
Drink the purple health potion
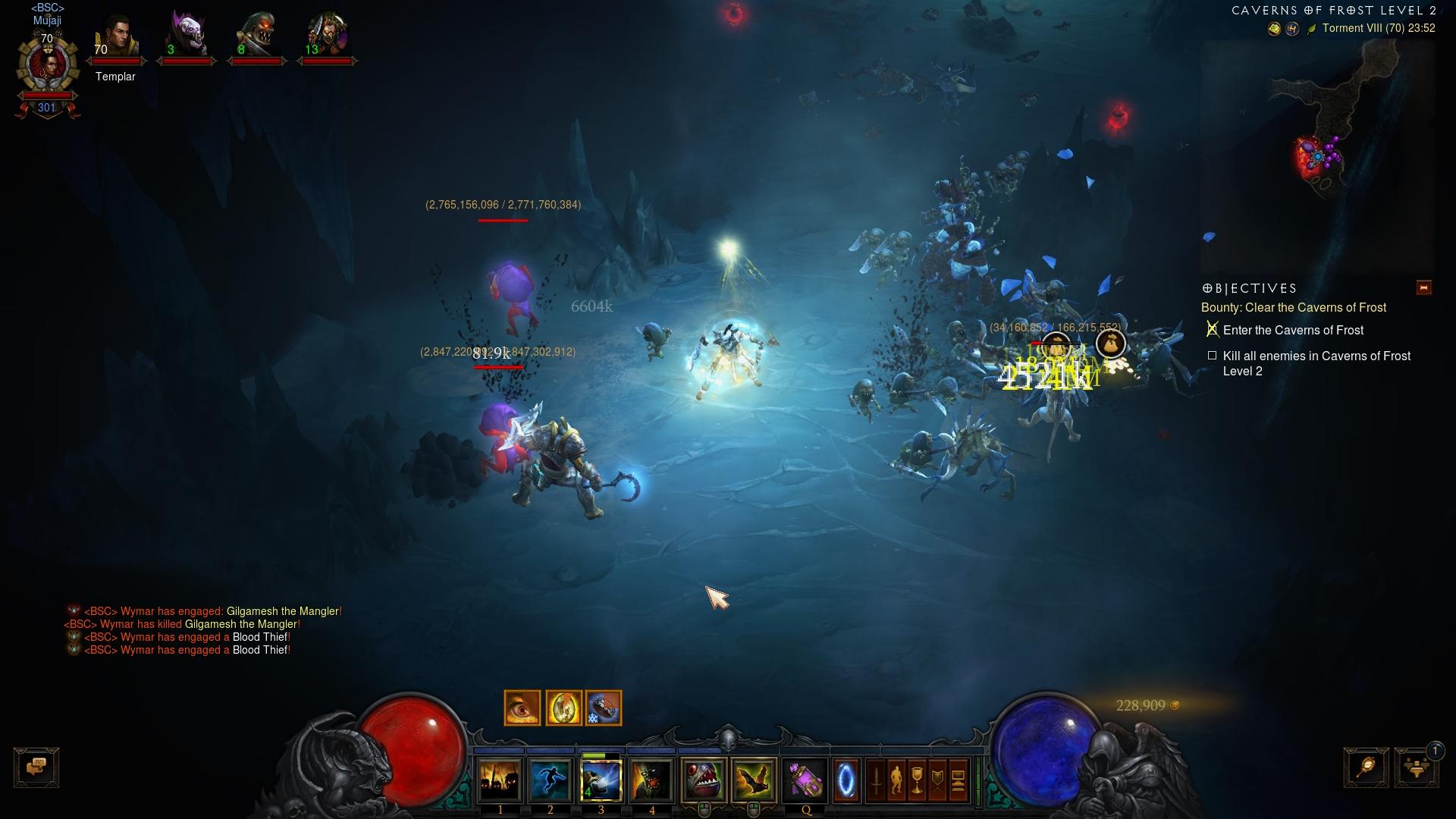click(x=805, y=780)
